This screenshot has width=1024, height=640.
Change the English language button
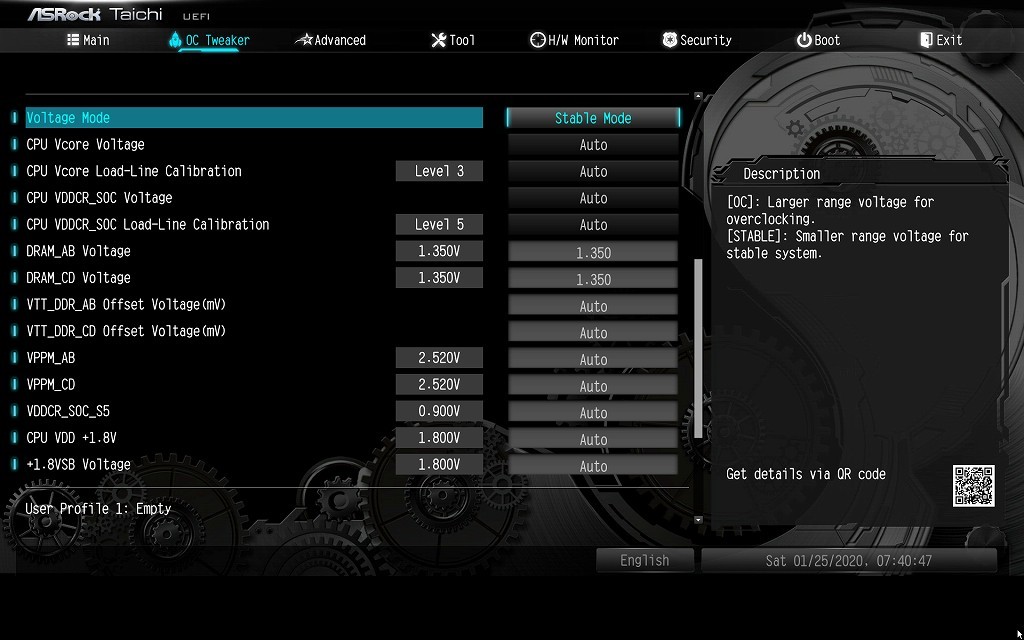(644, 560)
